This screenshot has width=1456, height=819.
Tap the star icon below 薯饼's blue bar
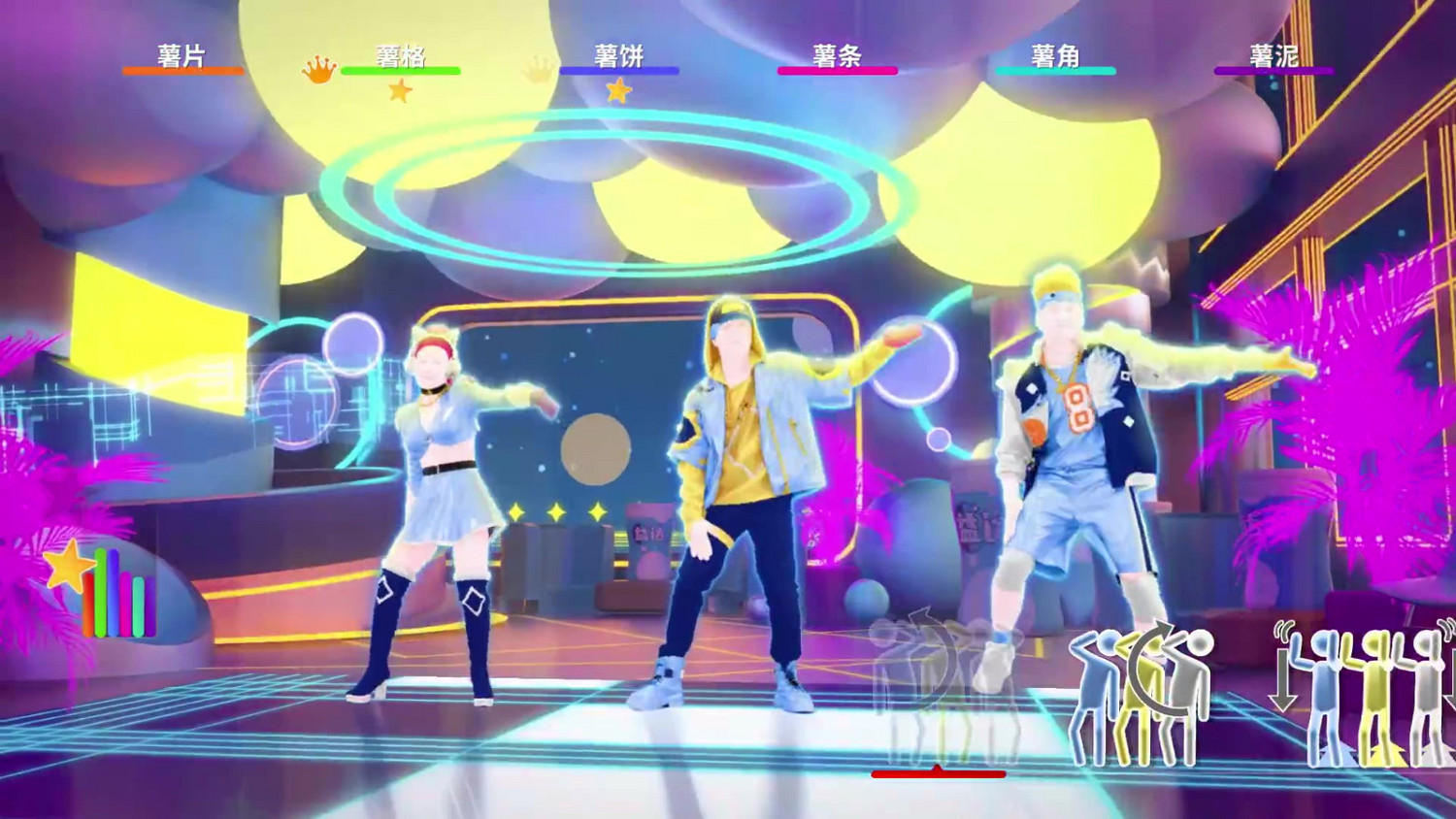[619, 89]
